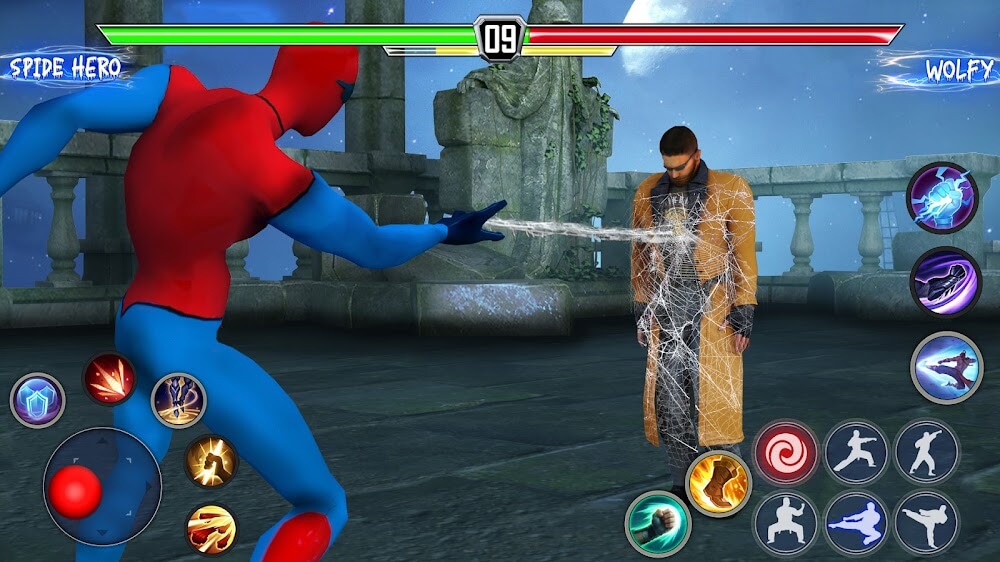This screenshot has width=1000, height=562.
Task: Execute the glowing blue flying kick
Action: [856, 522]
